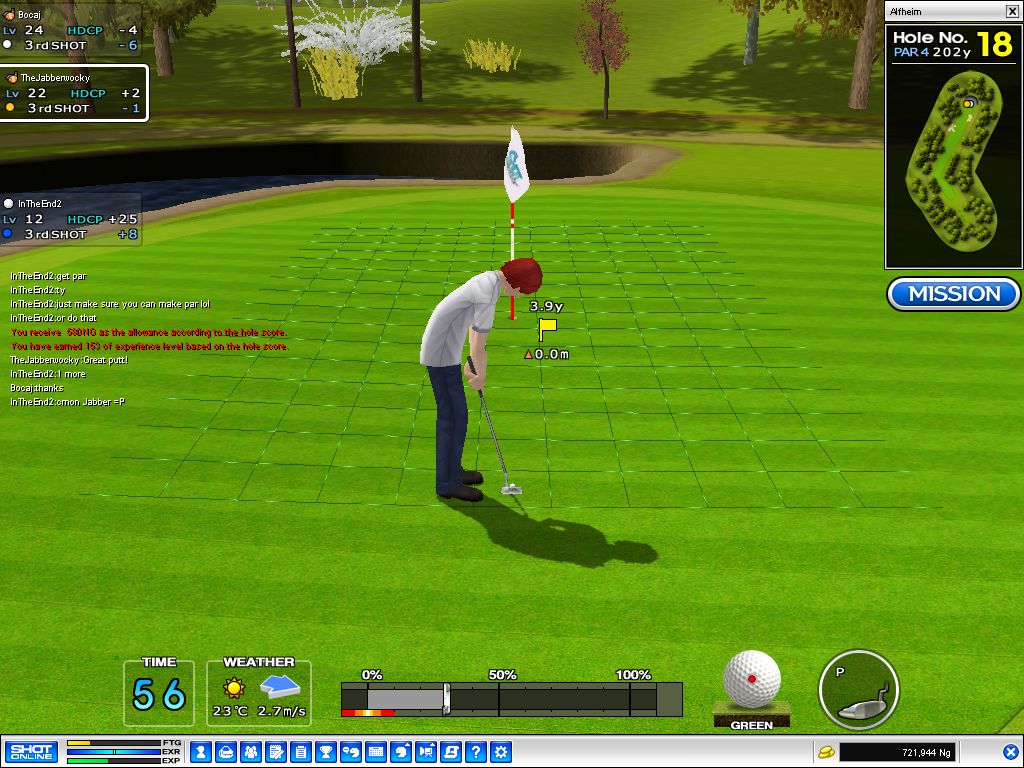Open the friends group toolbar icon
This screenshot has width=1024, height=768.
(x=251, y=751)
